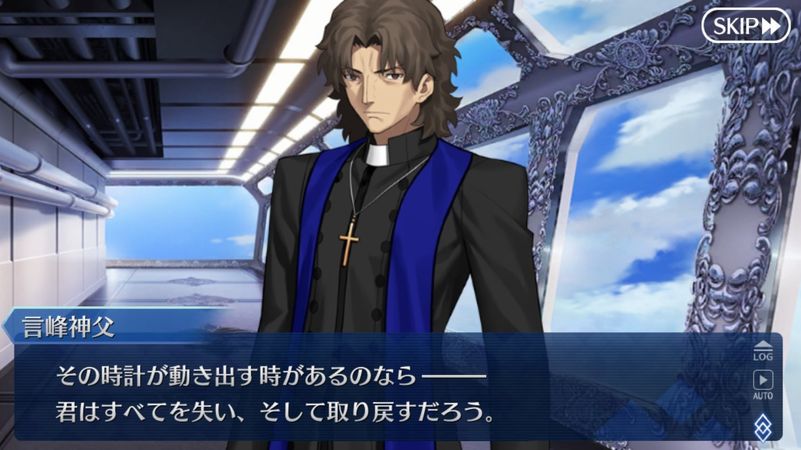Open the dialogue LOG
The height and width of the screenshot is (450, 801).
tap(763, 350)
